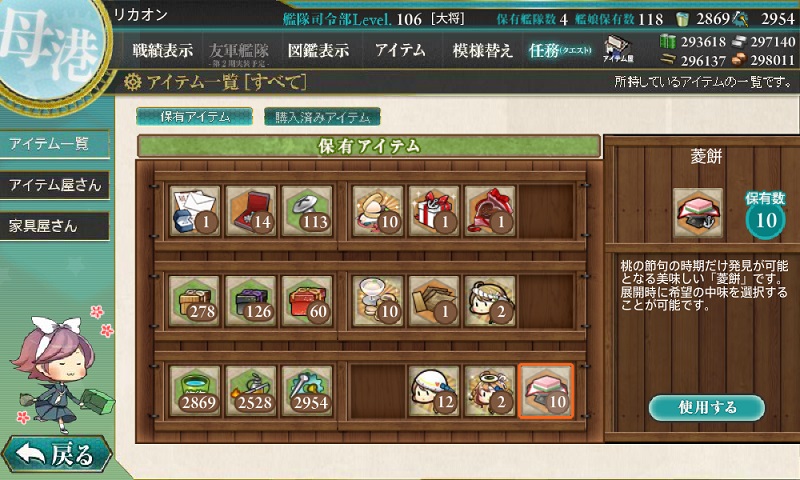Select the アイテム top menu entry
This screenshot has width=800, height=480.
click(x=400, y=50)
